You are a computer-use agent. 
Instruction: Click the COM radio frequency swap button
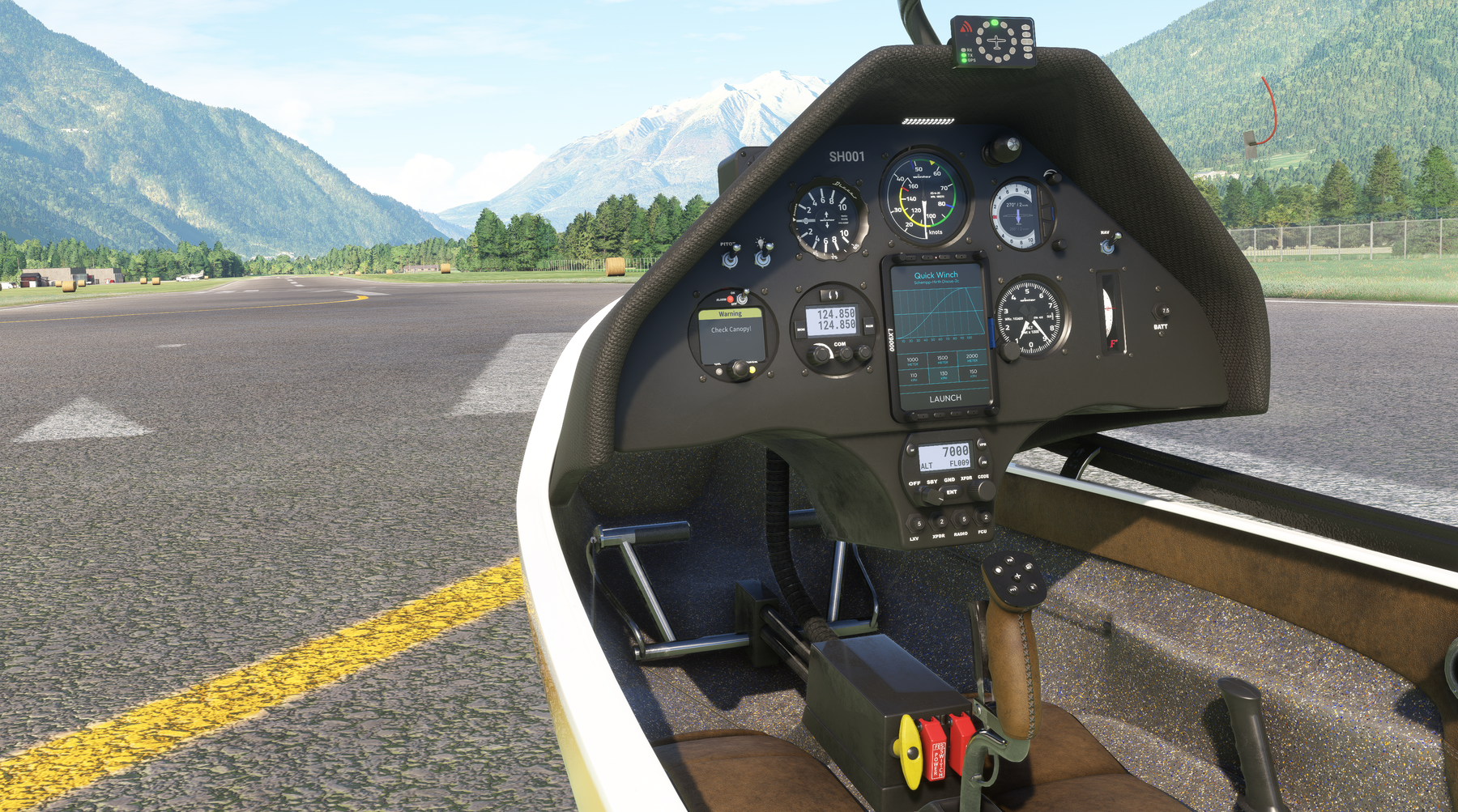(x=831, y=295)
